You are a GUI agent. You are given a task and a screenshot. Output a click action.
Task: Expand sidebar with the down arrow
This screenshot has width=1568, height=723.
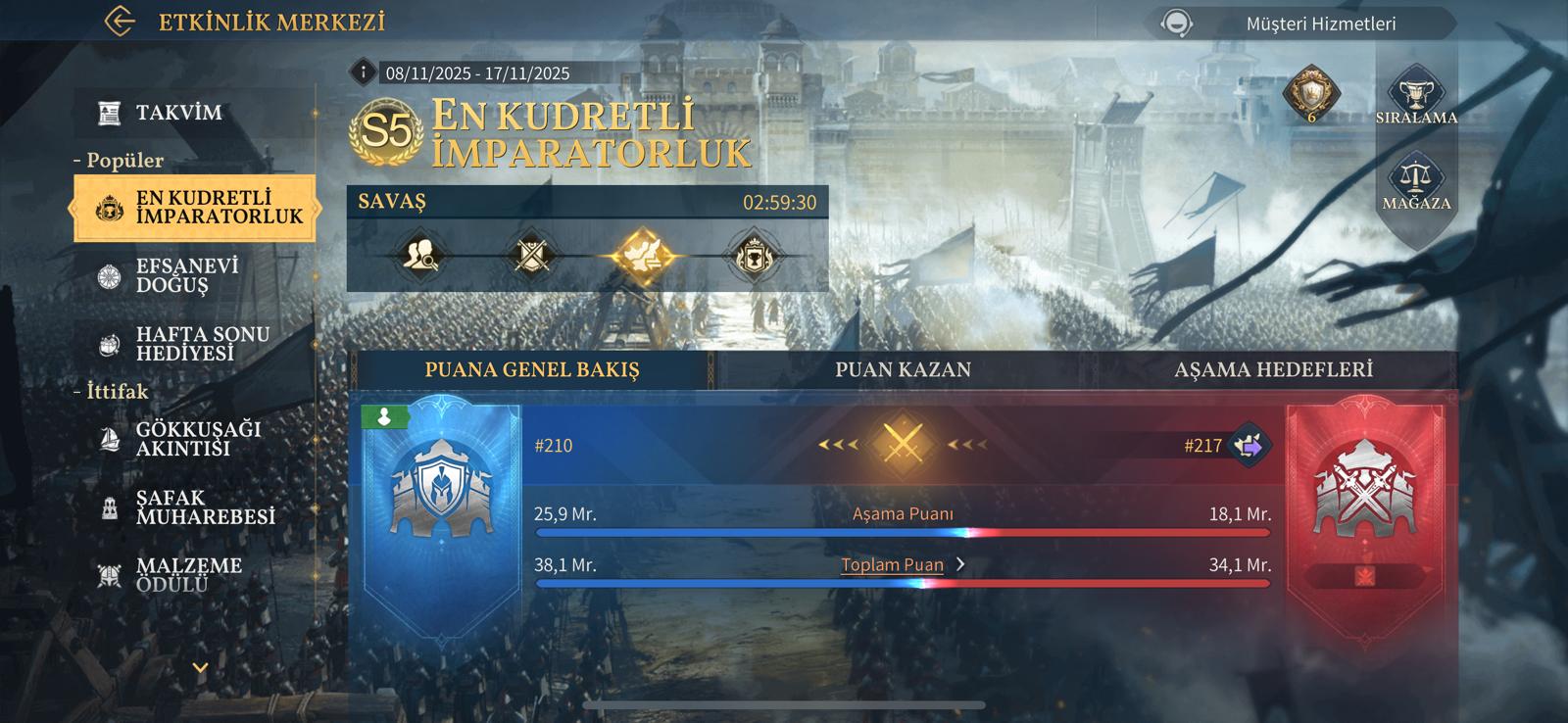pos(200,668)
